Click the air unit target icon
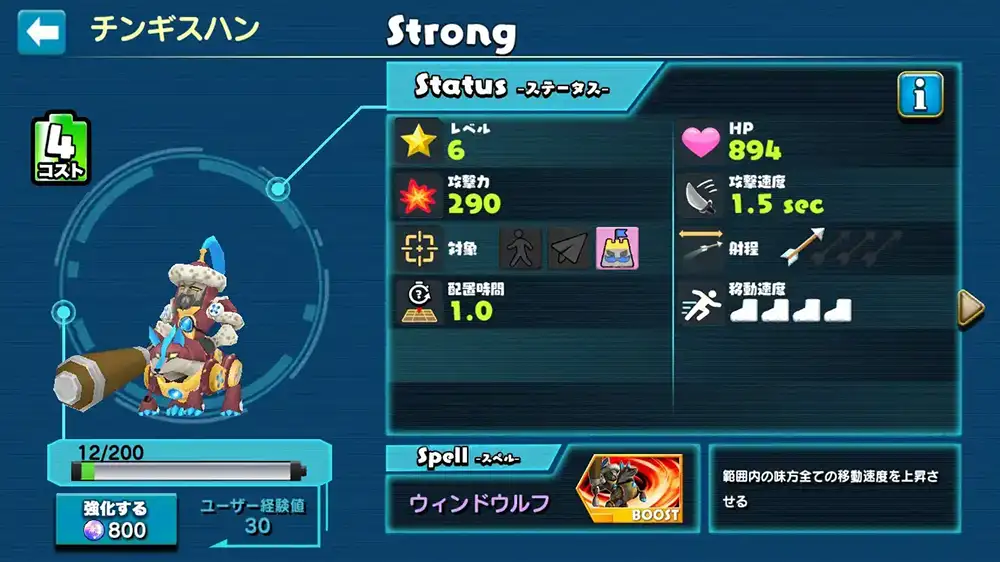Viewport: 1000px width, 562px height. [x=569, y=248]
